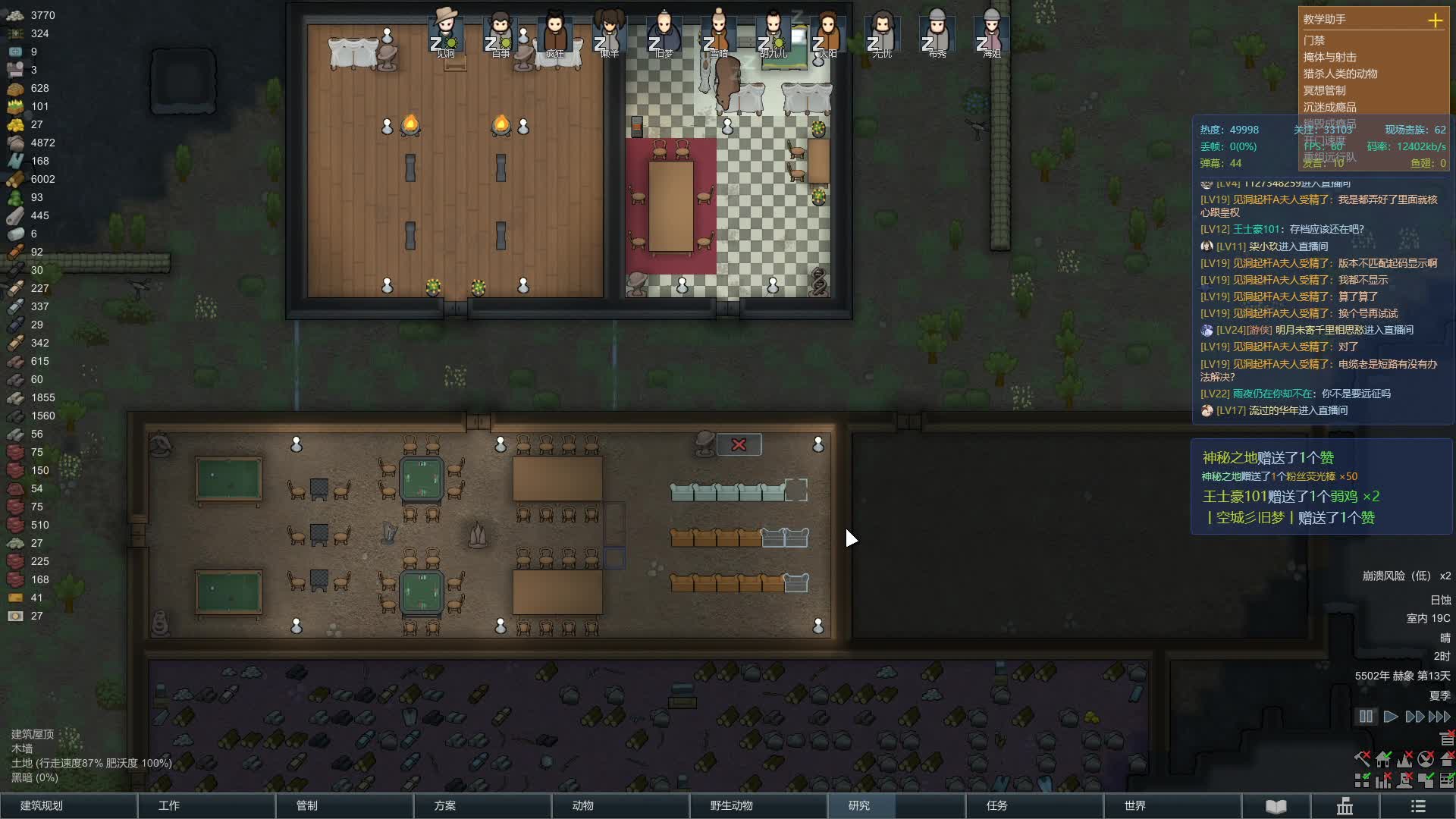Image resolution: width=1456 pixels, height=819 pixels.
Task: Open the main menu list icon
Action: pyautogui.click(x=1418, y=806)
